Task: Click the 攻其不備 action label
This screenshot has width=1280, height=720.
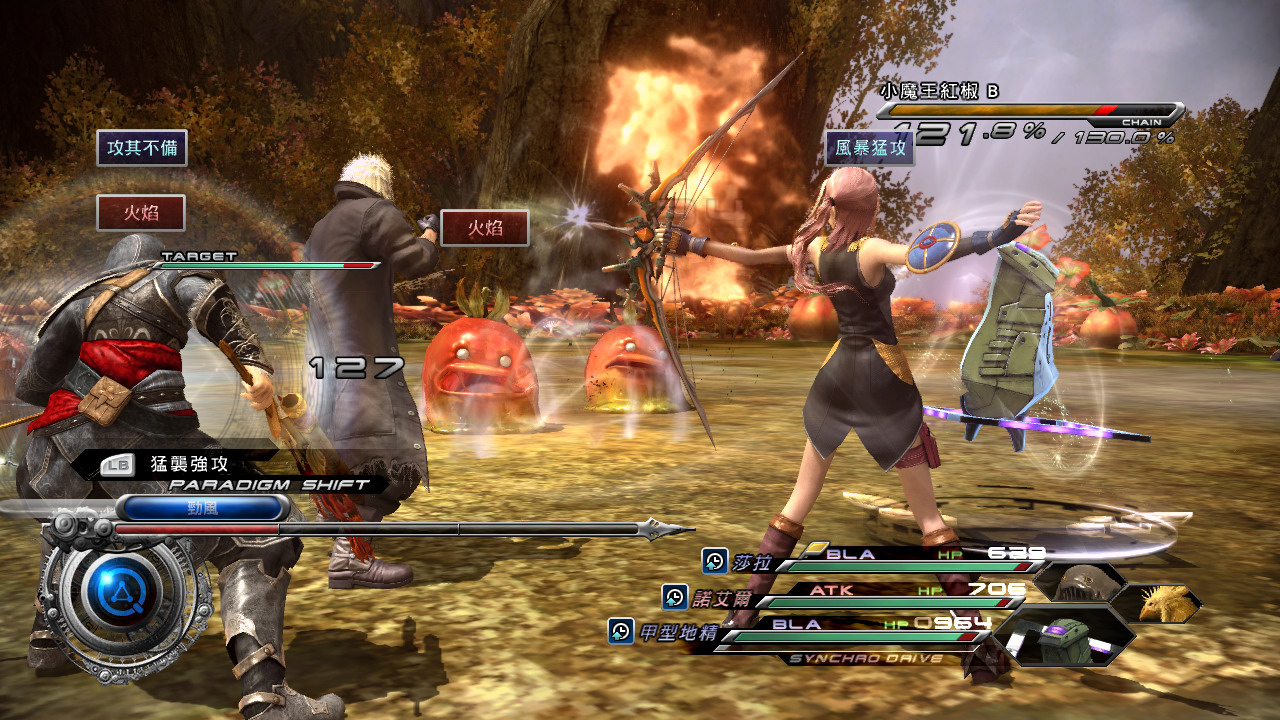Action: coord(142,148)
